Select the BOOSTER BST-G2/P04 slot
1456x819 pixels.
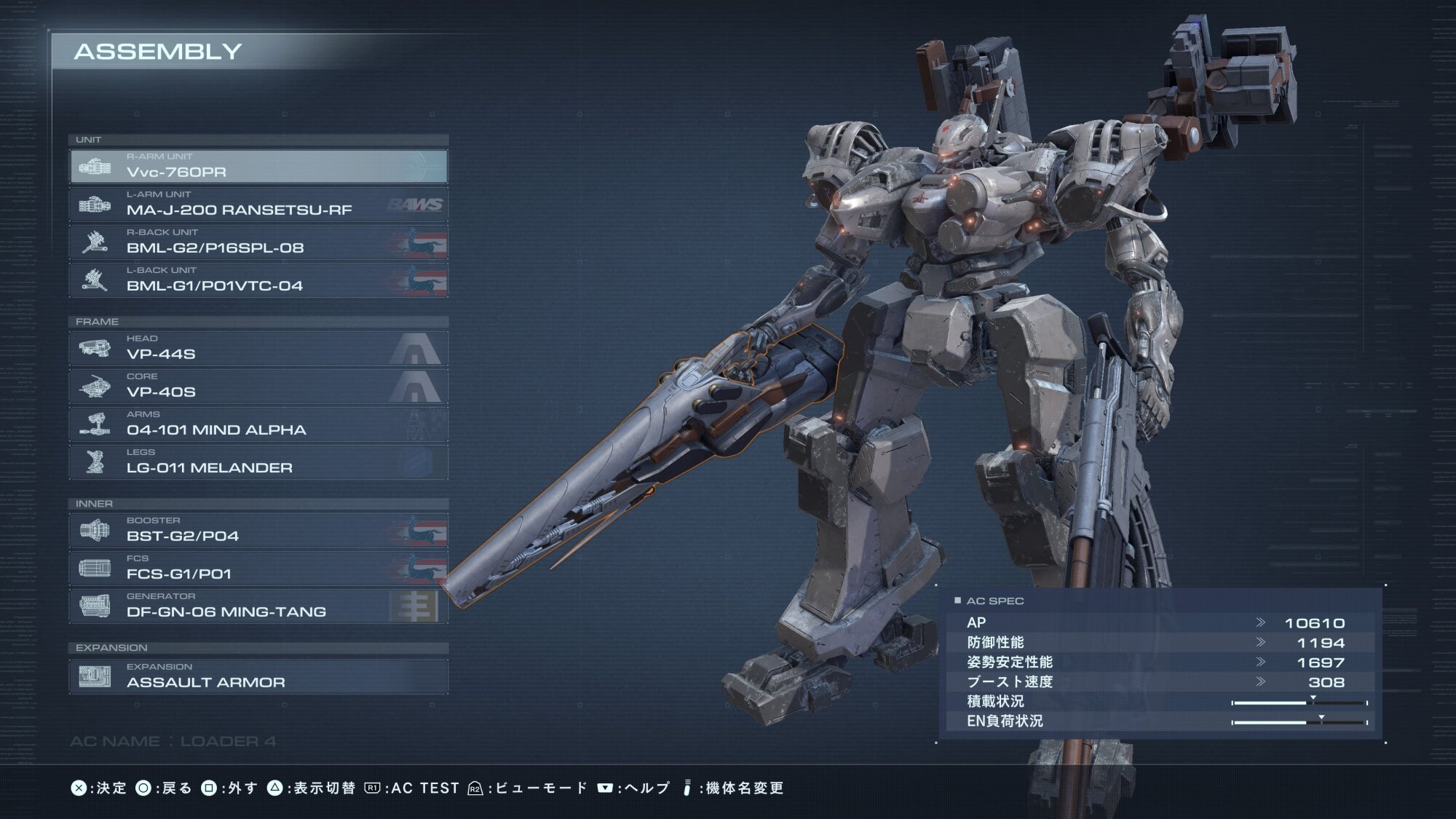pyautogui.click(x=258, y=531)
